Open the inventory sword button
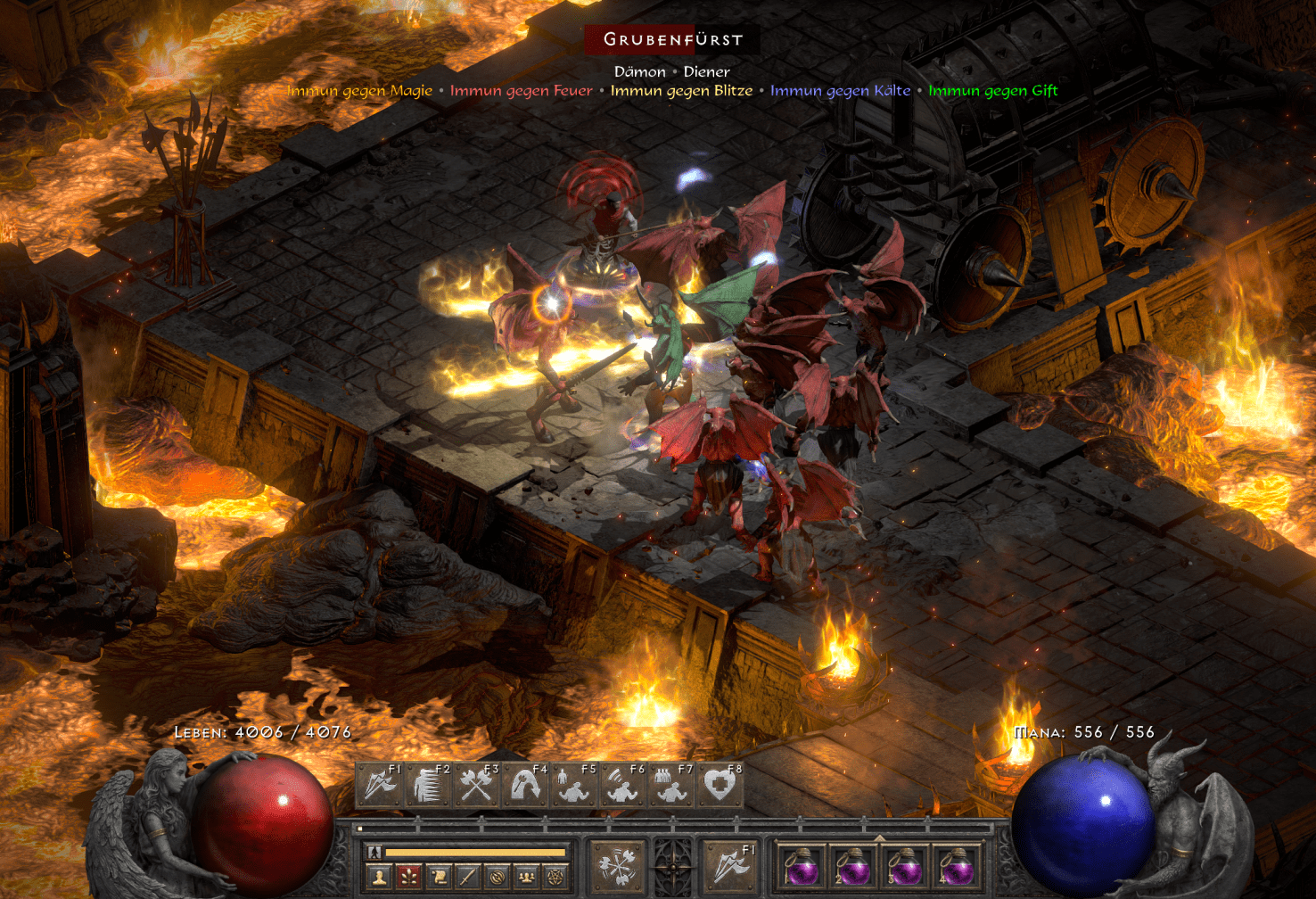Viewport: 1316px width, 899px height. [x=468, y=878]
